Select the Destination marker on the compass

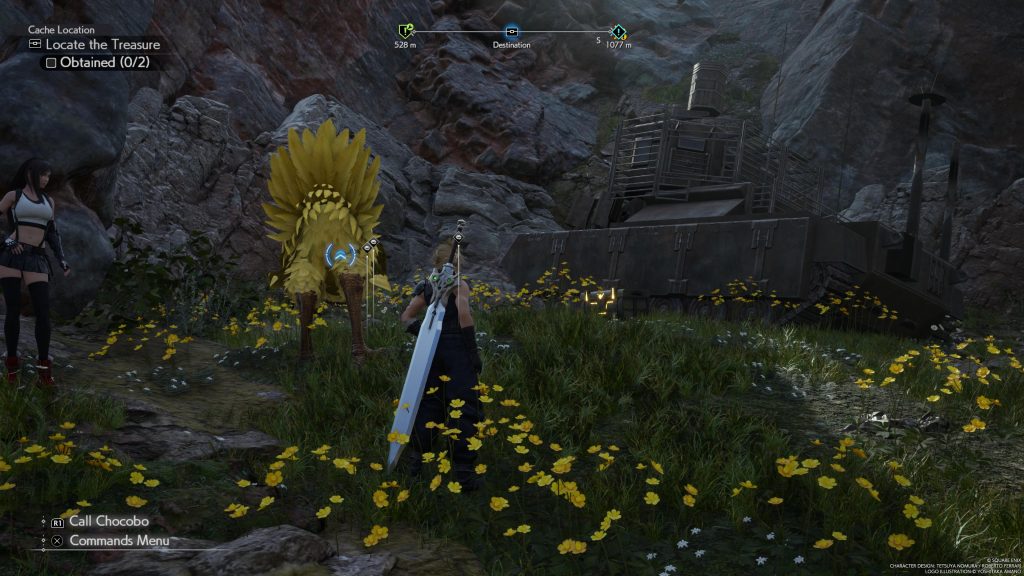coord(512,32)
